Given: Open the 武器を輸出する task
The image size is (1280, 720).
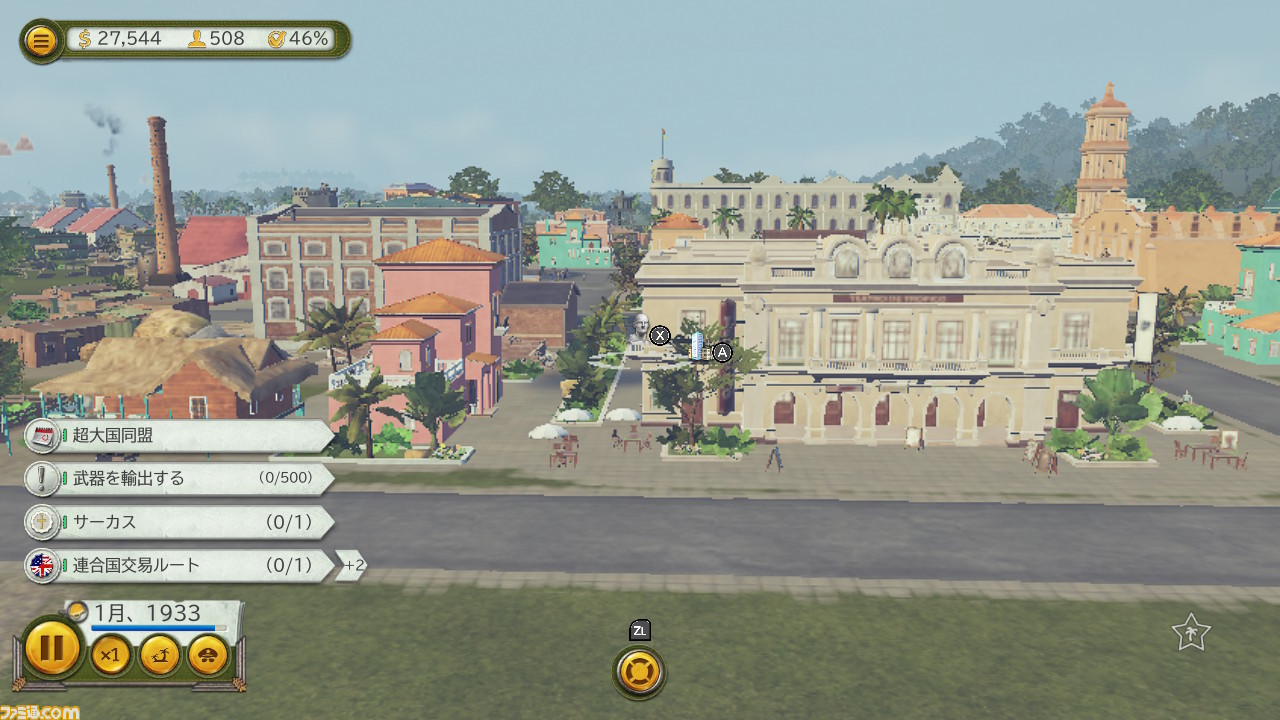Looking at the screenshot, I should coord(180,479).
